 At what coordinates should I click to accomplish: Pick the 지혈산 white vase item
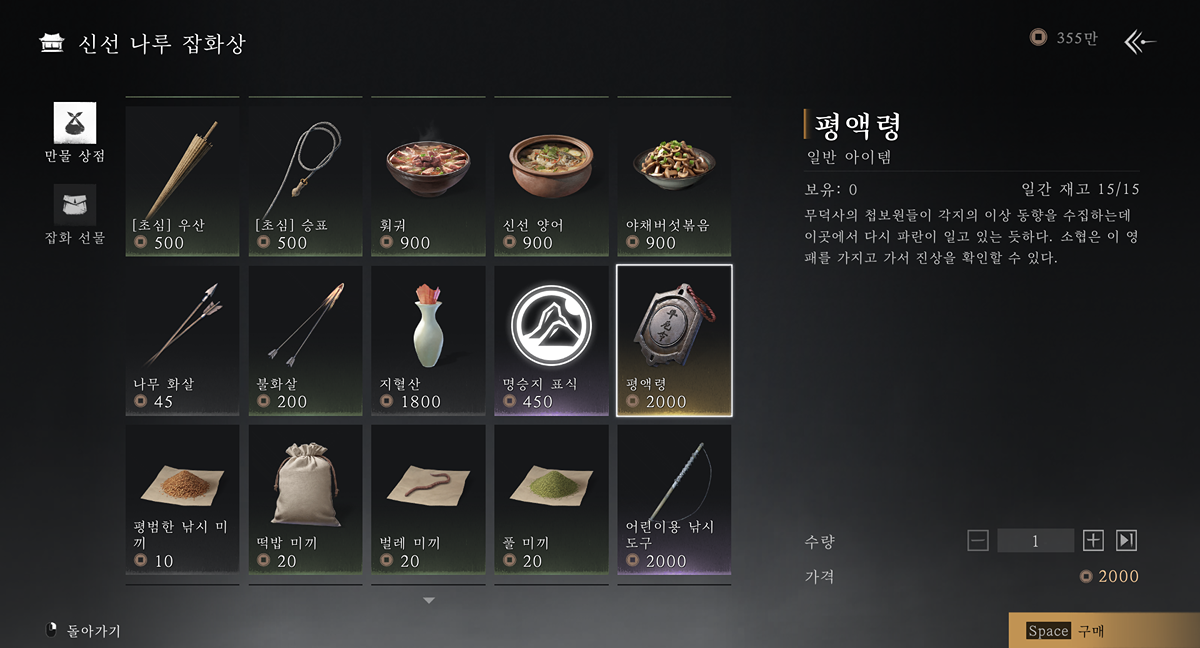[x=428, y=340]
